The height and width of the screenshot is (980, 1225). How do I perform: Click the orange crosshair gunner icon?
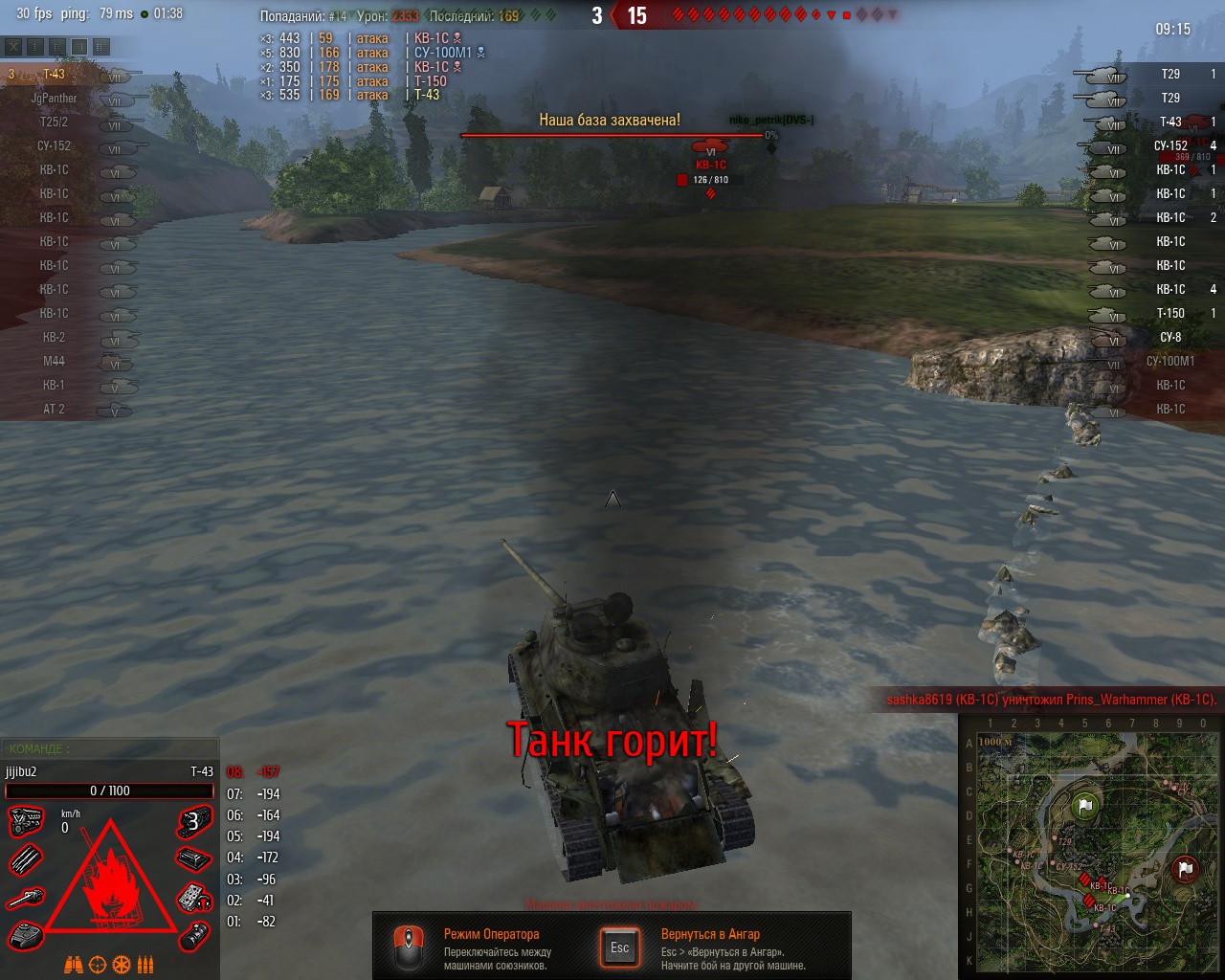(x=97, y=965)
